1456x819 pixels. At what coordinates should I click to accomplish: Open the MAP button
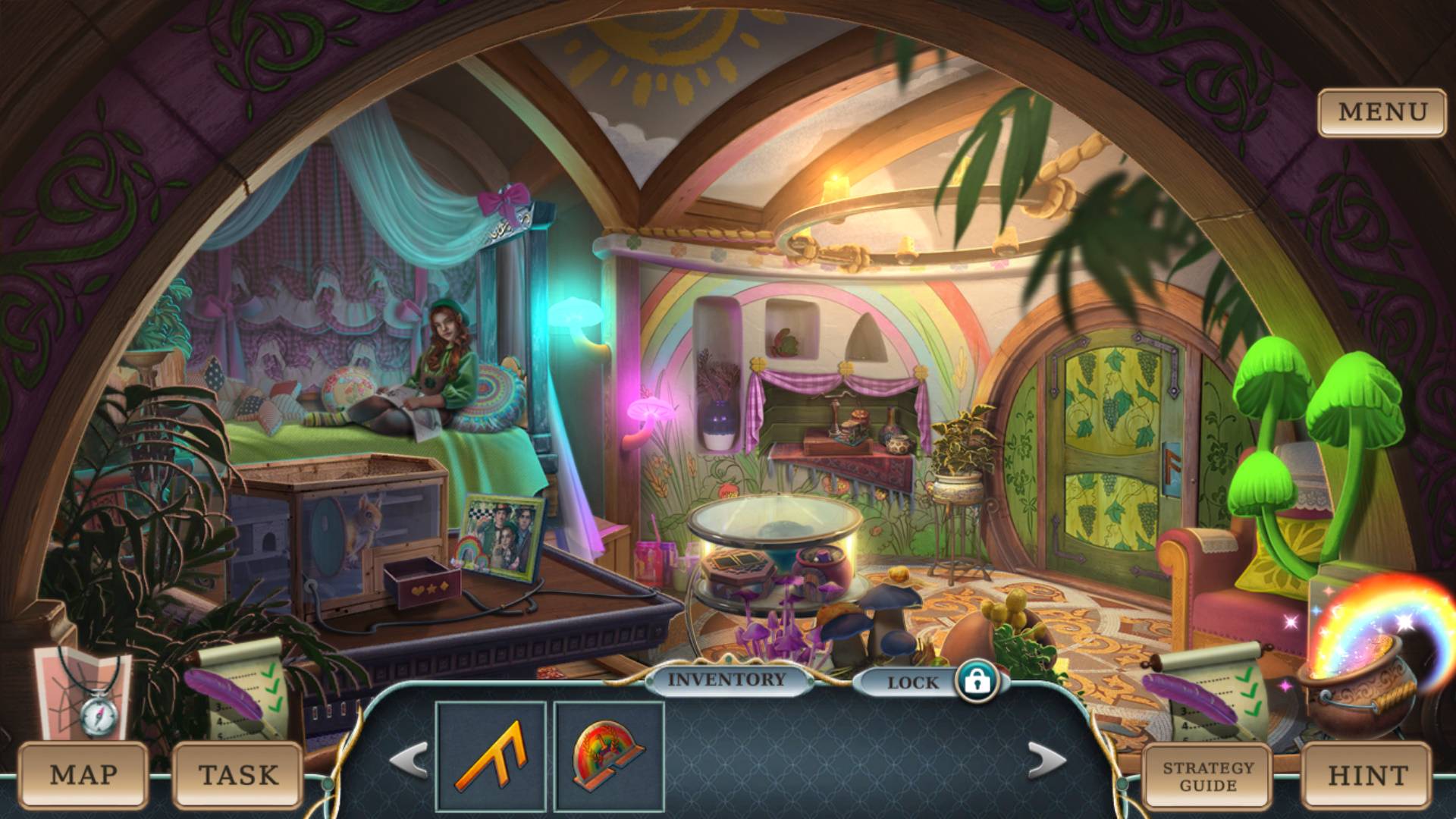pos(83,775)
